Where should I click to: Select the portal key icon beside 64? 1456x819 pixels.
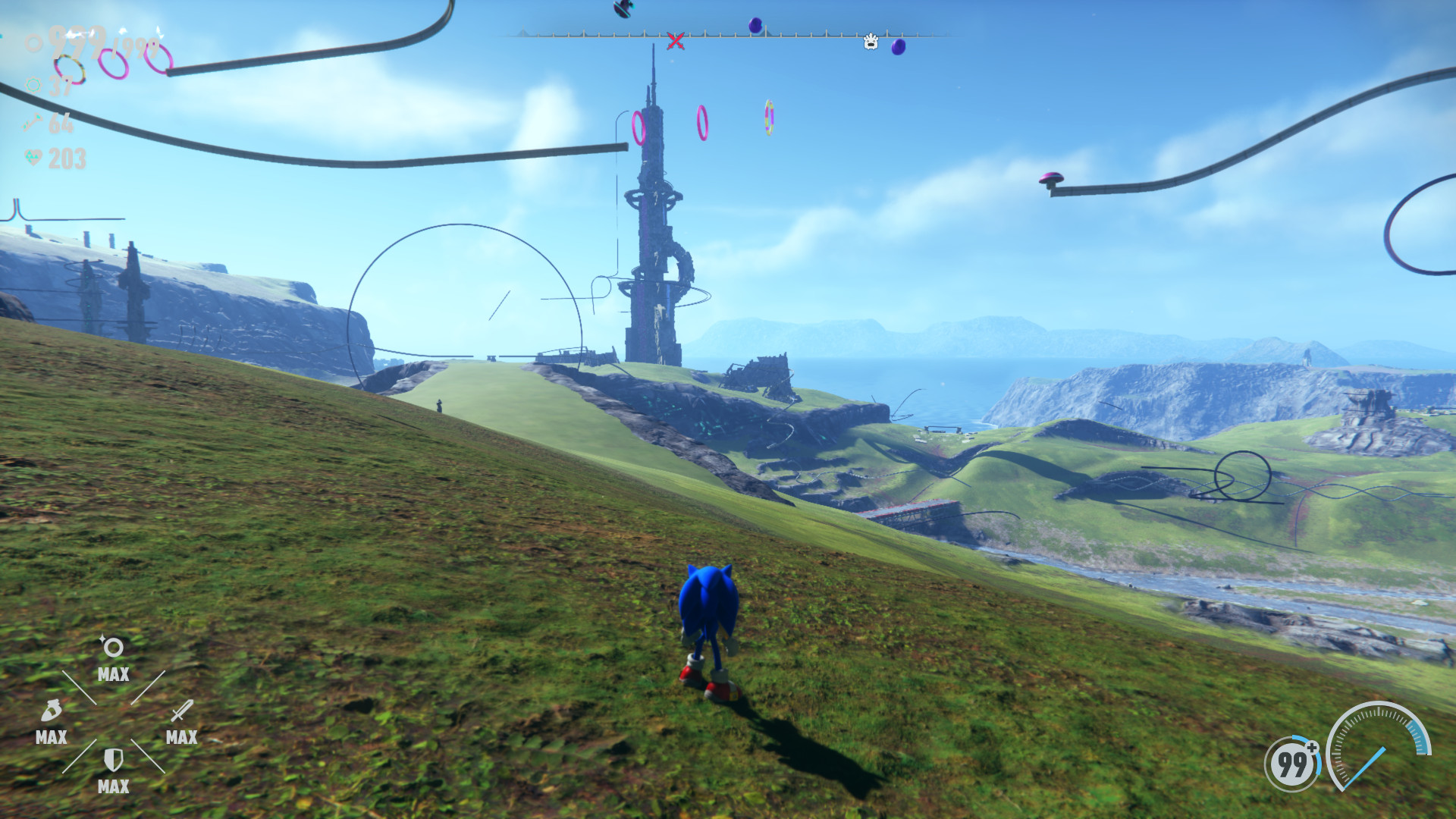click(33, 121)
